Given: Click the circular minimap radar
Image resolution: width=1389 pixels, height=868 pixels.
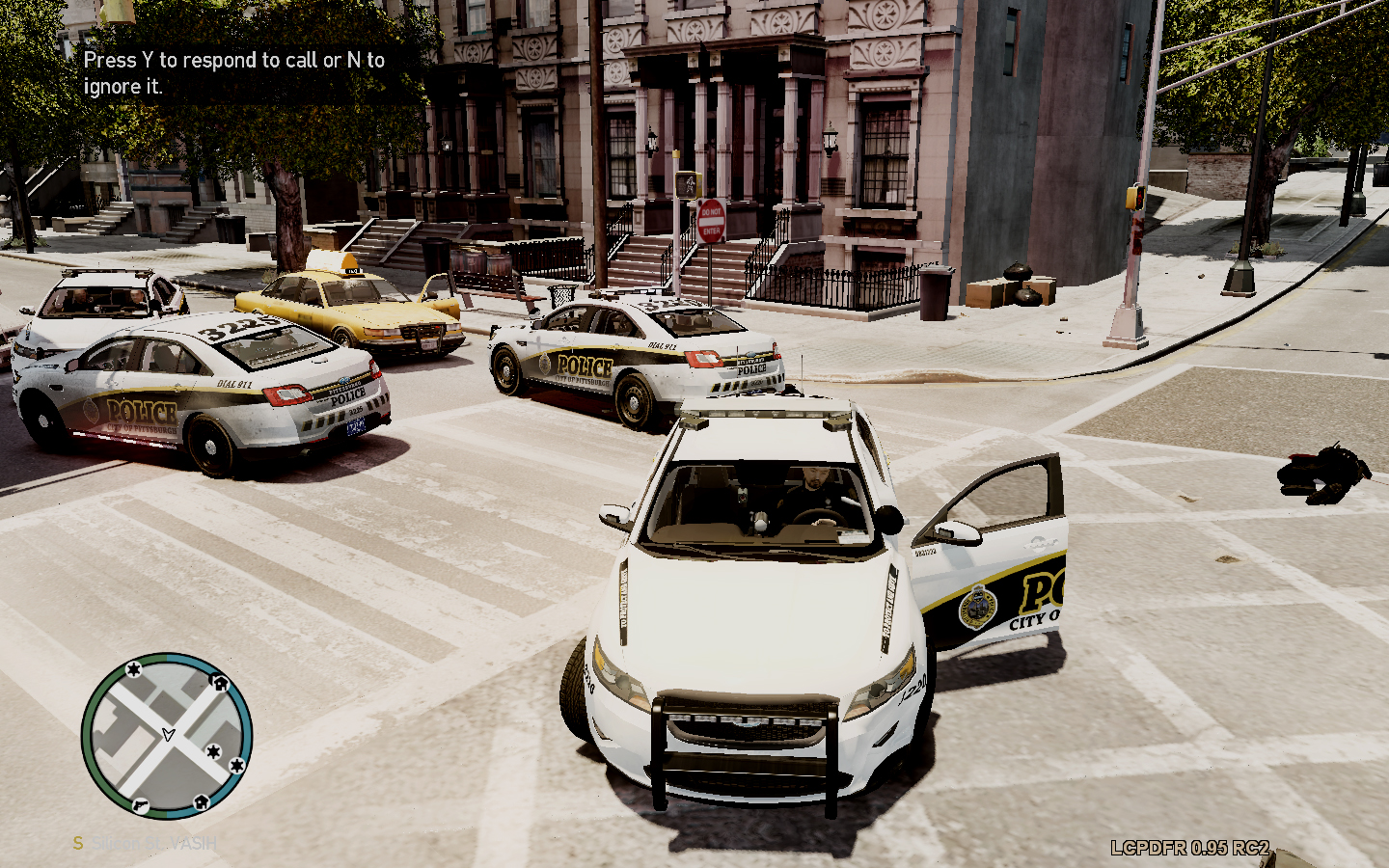Looking at the screenshot, I should point(167,736).
